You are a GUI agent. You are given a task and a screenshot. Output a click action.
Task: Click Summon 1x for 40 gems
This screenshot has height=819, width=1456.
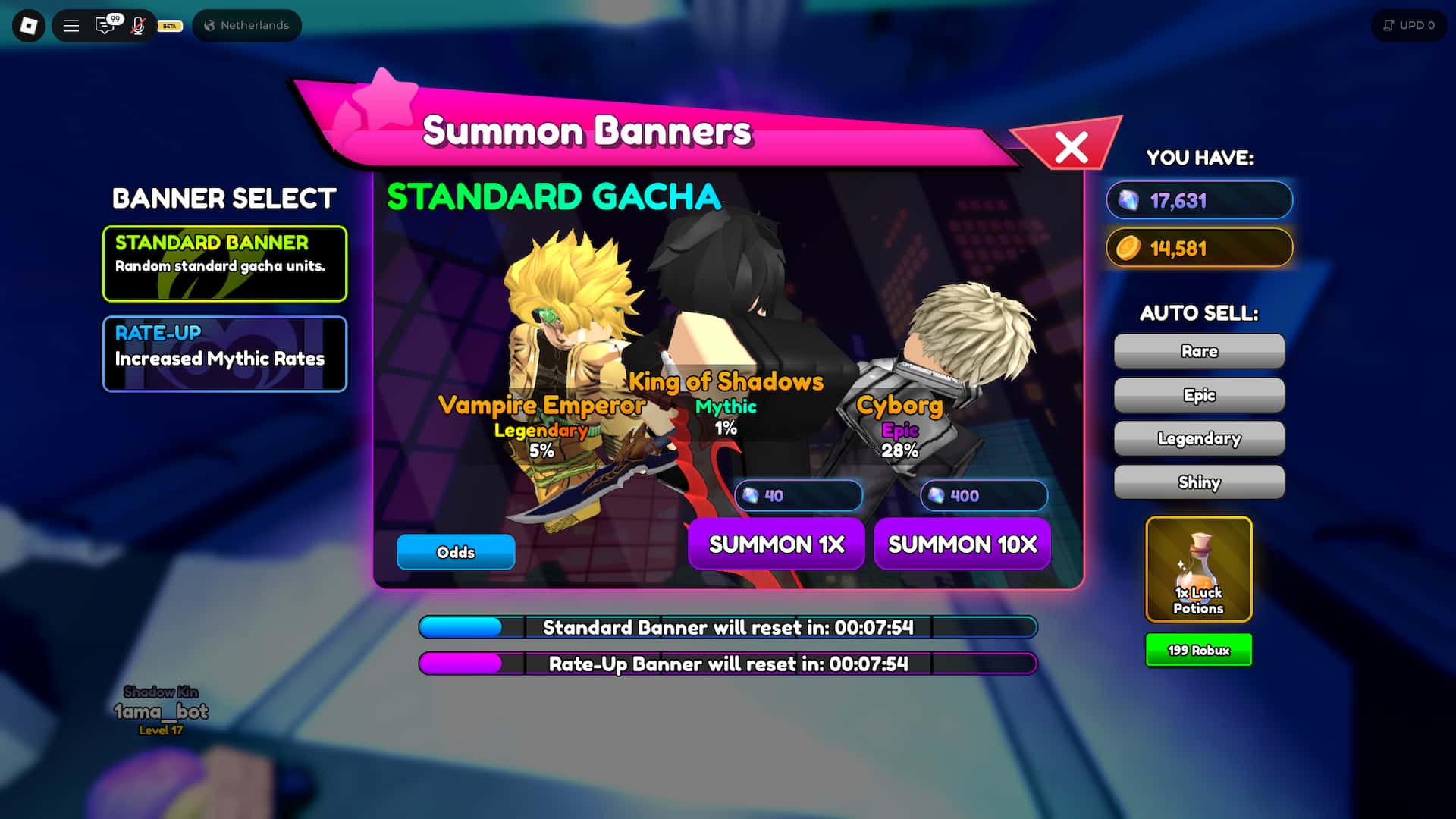tap(776, 544)
